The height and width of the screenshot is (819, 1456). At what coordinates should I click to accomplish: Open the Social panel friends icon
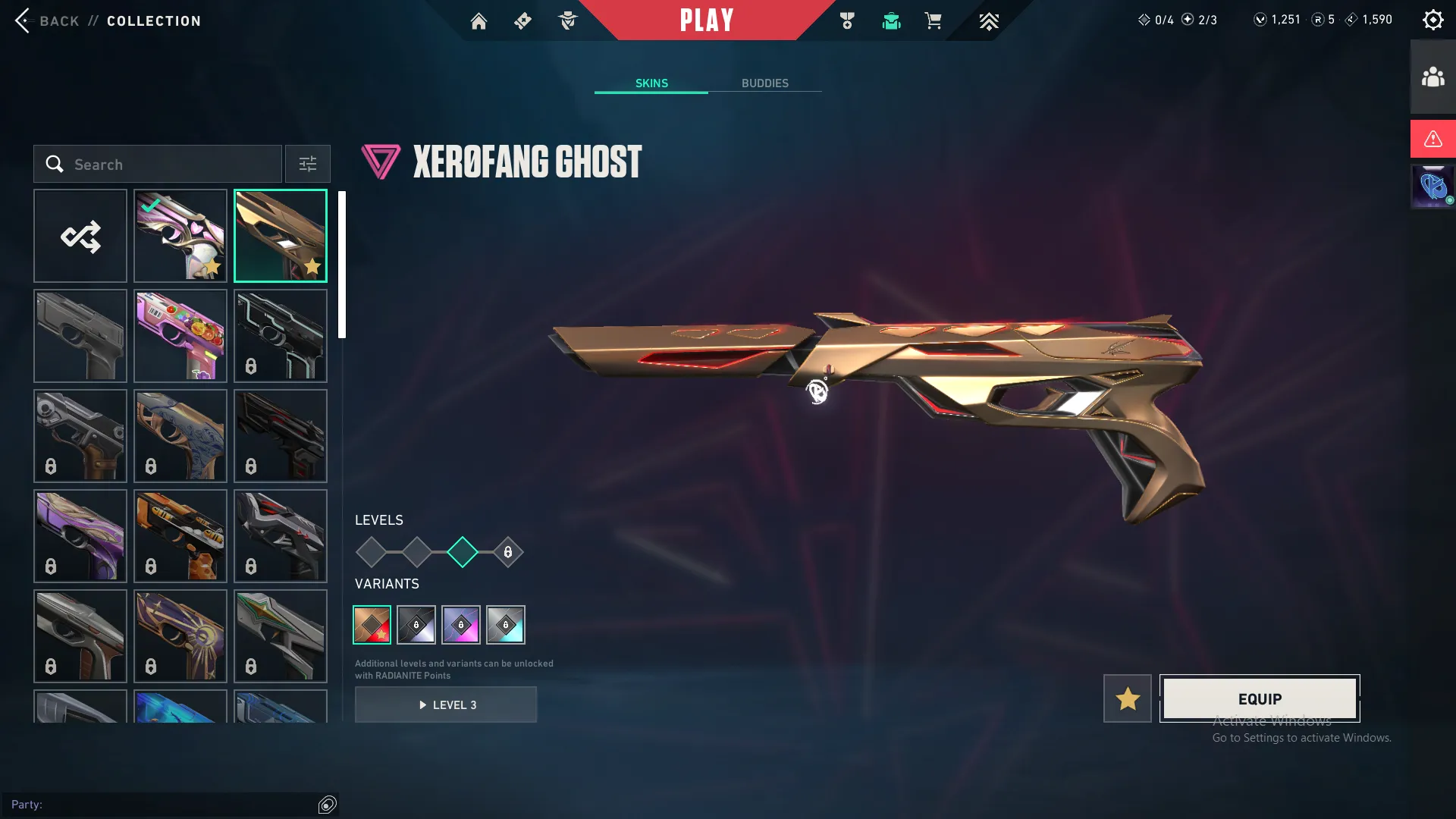click(x=1432, y=75)
